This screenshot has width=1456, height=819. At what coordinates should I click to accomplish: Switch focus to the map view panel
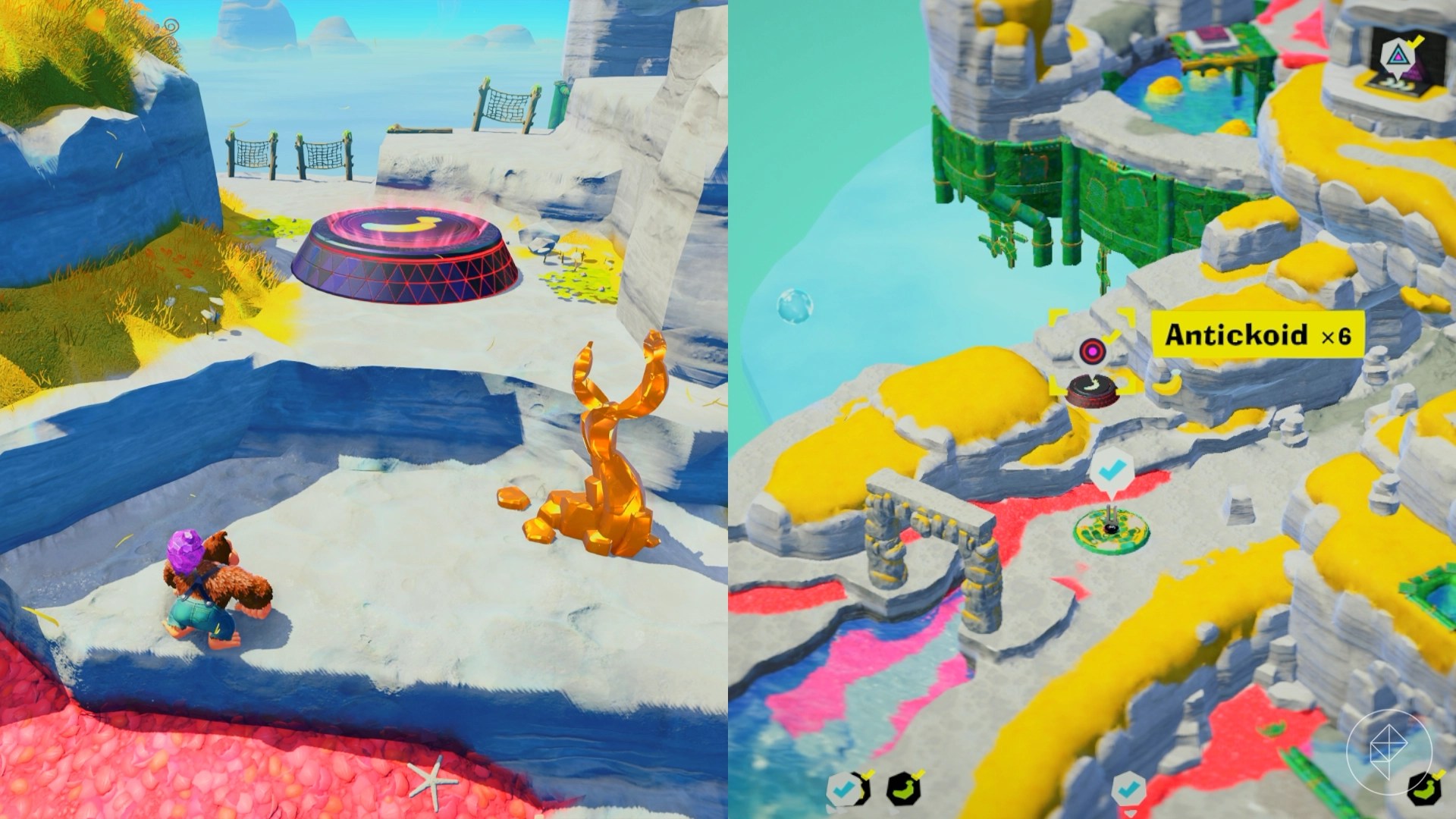tap(1092, 409)
